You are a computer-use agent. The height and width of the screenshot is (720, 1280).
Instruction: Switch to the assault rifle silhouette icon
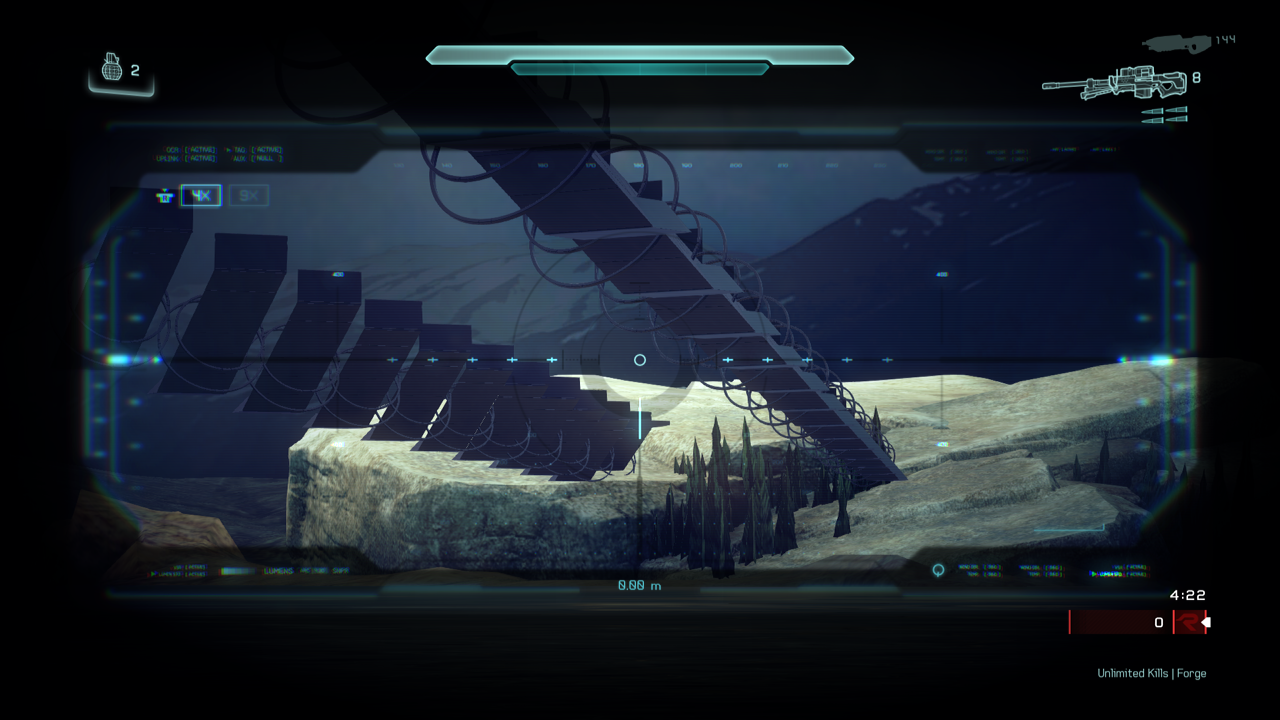click(1176, 42)
